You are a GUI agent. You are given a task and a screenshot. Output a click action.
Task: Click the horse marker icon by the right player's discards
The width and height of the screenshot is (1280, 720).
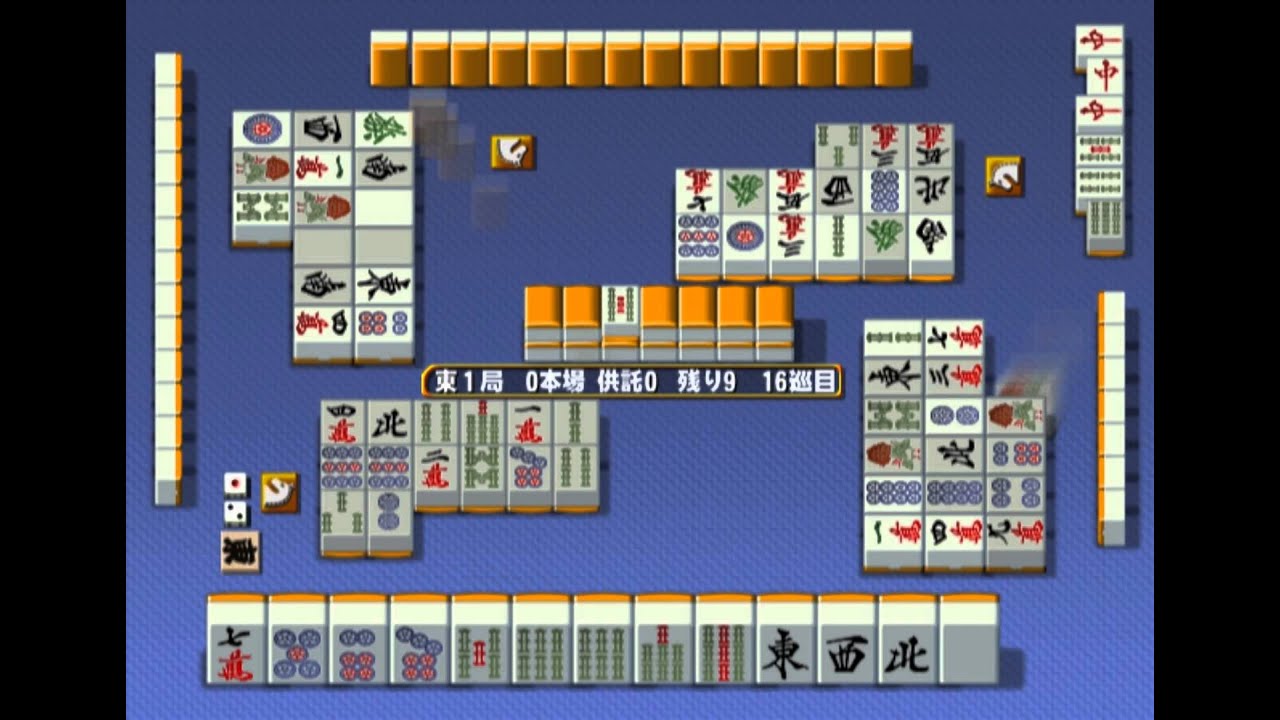[x=1003, y=174]
